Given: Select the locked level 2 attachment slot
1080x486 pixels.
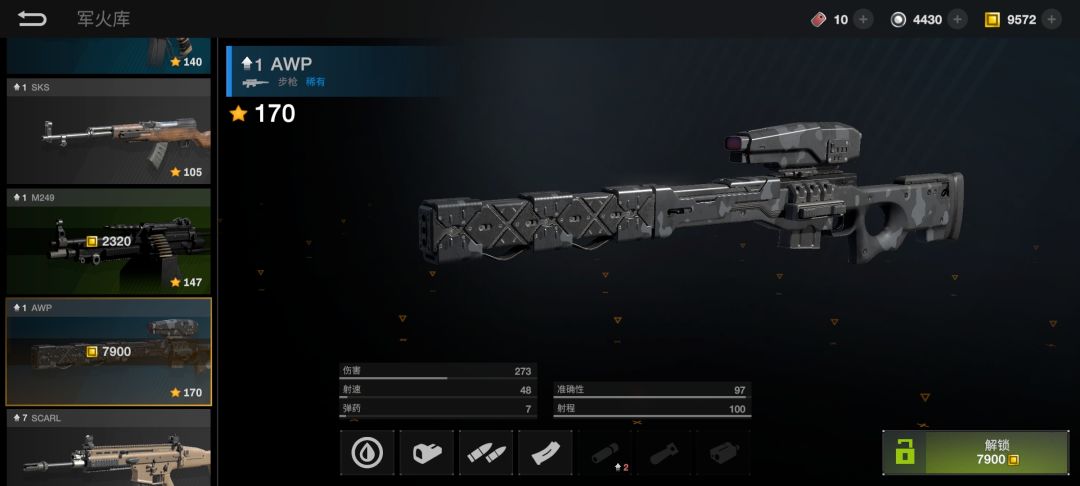Looking at the screenshot, I should 606,453.
